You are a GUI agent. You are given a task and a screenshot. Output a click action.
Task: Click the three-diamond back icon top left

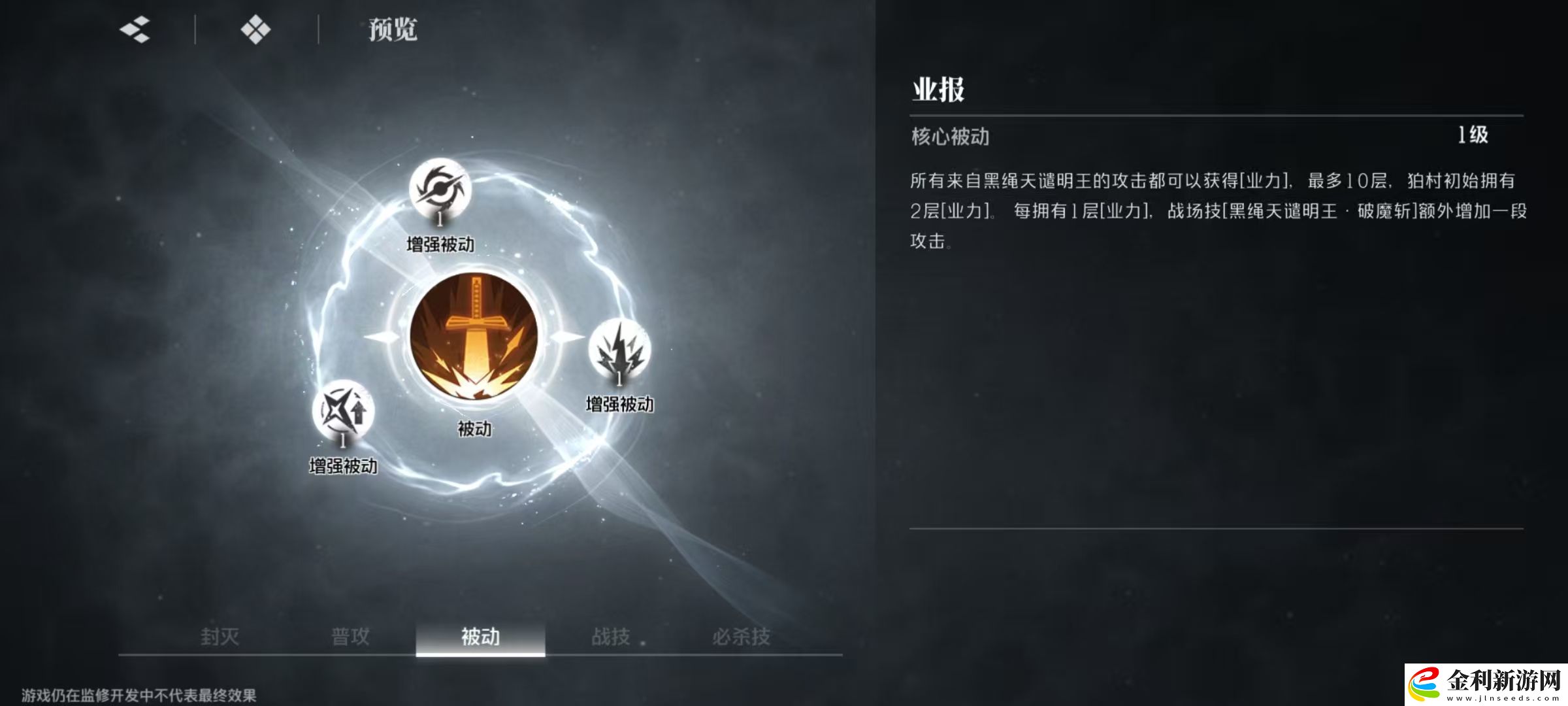(x=133, y=29)
